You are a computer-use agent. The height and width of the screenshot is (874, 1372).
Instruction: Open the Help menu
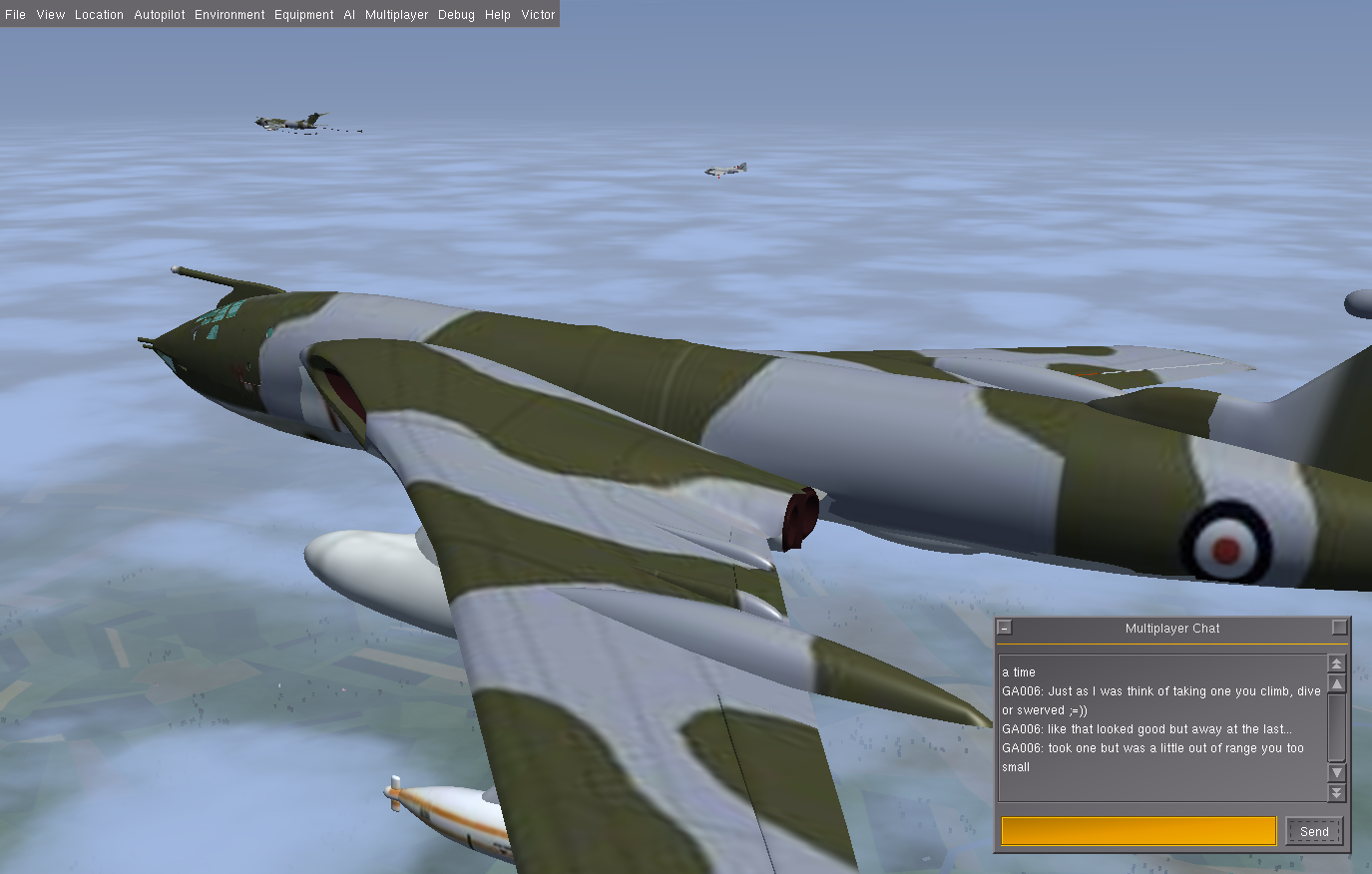point(497,14)
